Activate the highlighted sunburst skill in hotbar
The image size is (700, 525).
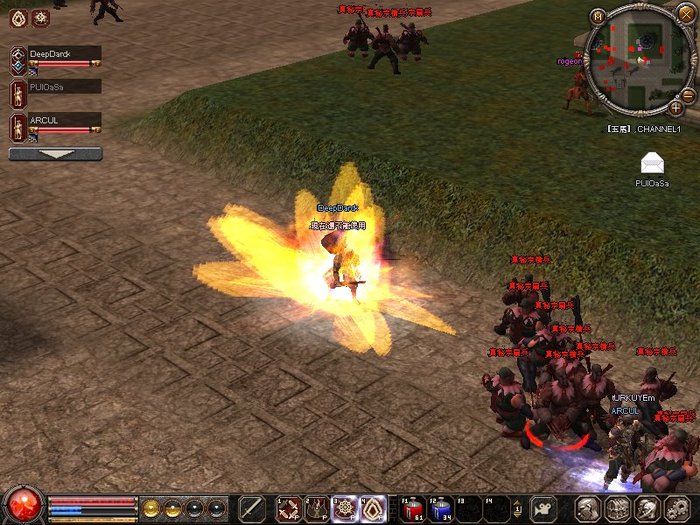(x=345, y=508)
